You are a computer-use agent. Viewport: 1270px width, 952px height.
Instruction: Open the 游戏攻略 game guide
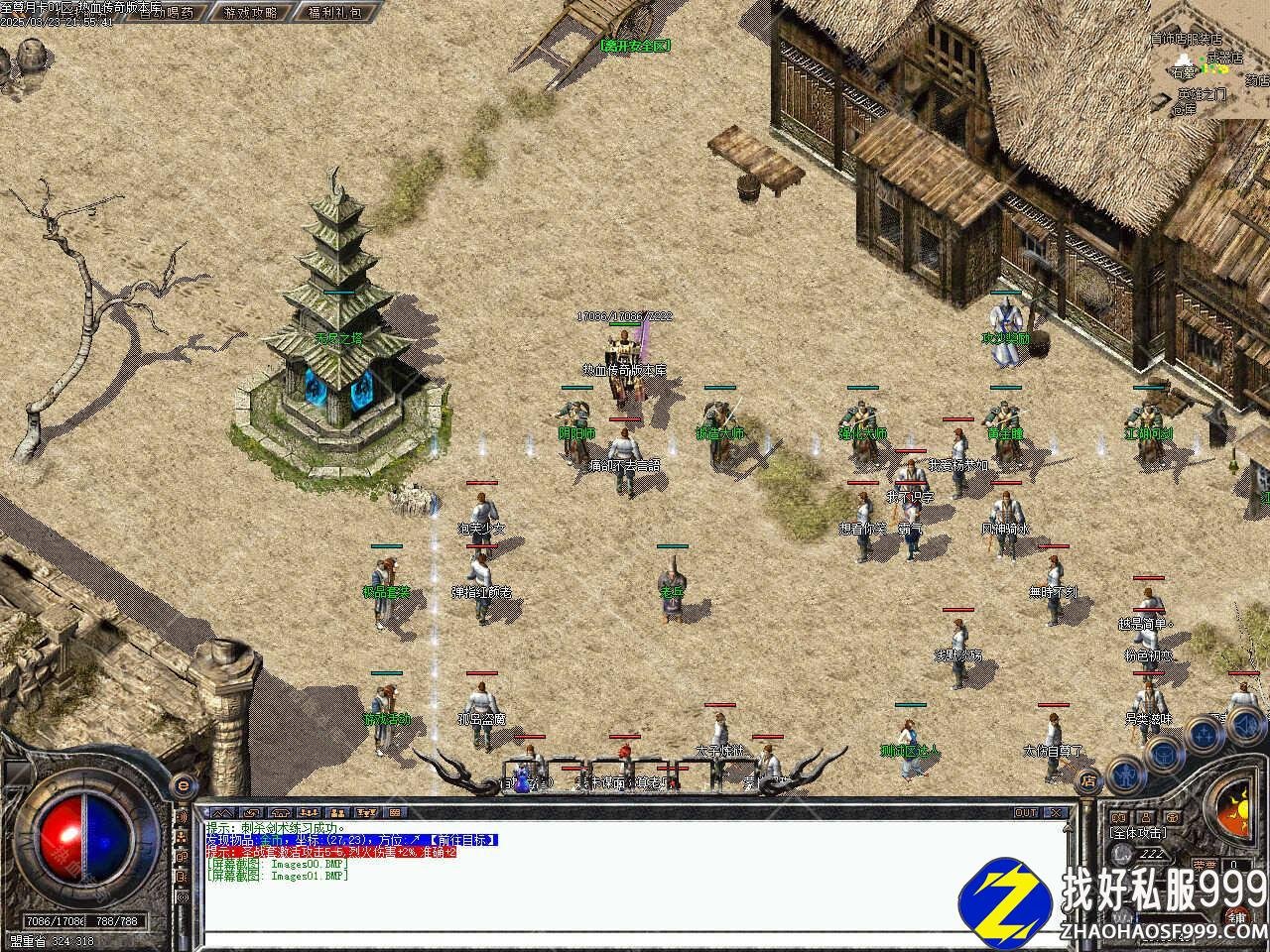pyautogui.click(x=250, y=13)
